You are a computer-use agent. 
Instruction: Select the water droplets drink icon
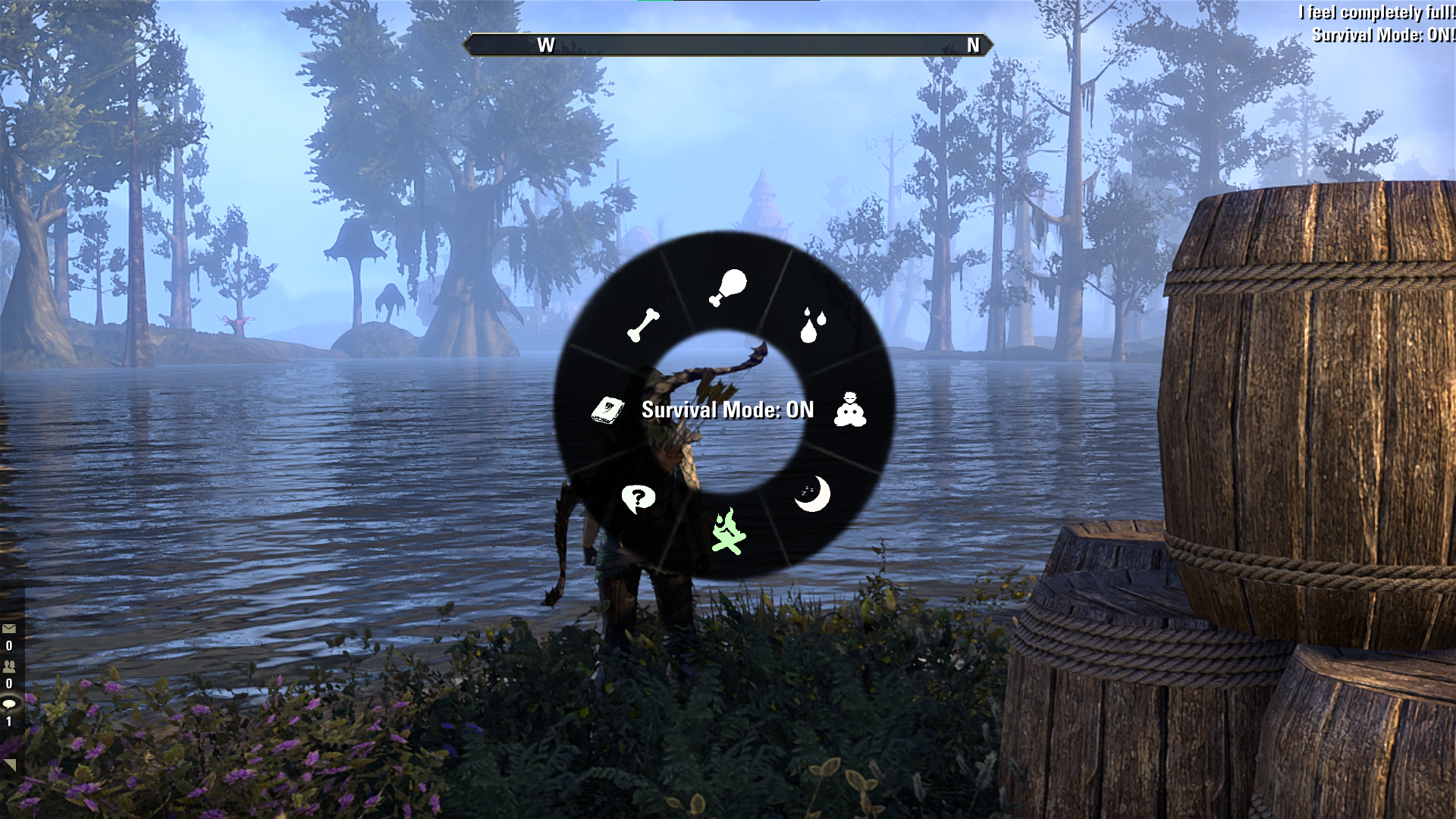[x=811, y=326]
